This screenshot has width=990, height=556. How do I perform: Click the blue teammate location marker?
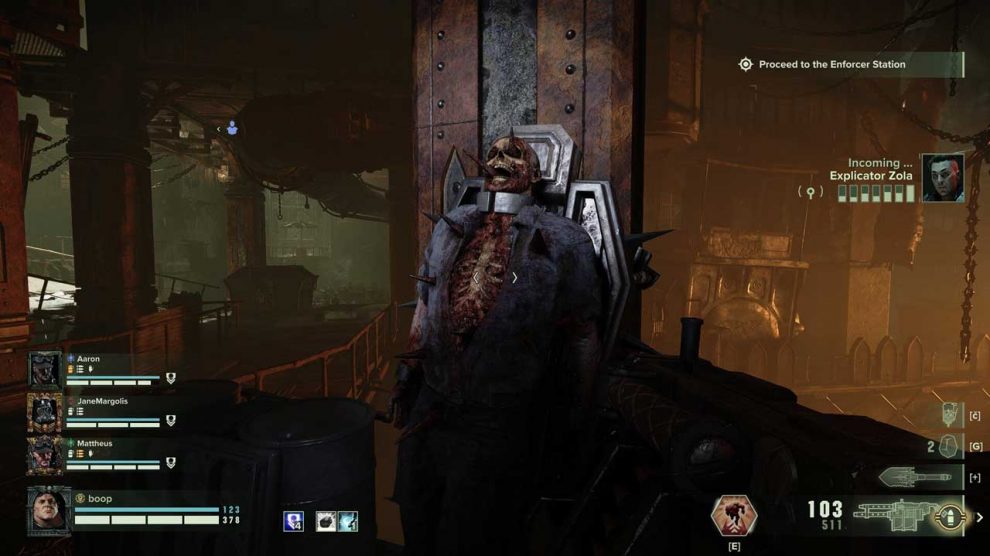232,128
